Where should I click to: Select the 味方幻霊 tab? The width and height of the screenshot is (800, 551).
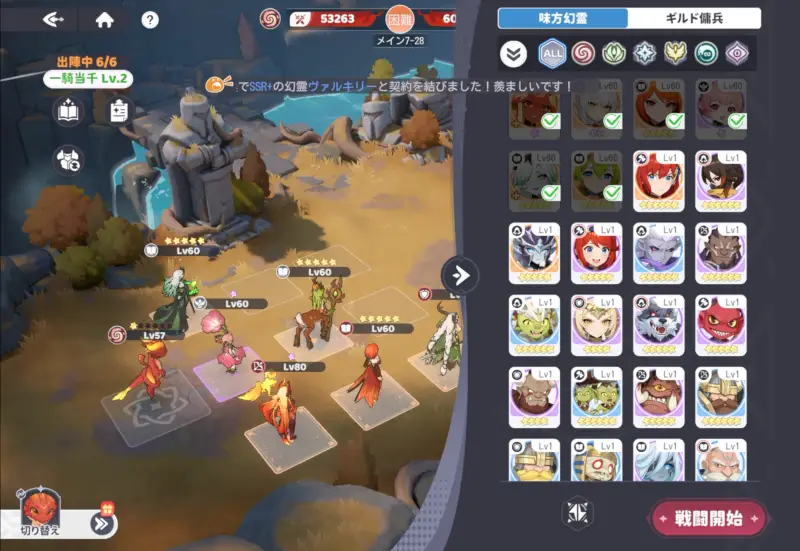click(563, 18)
